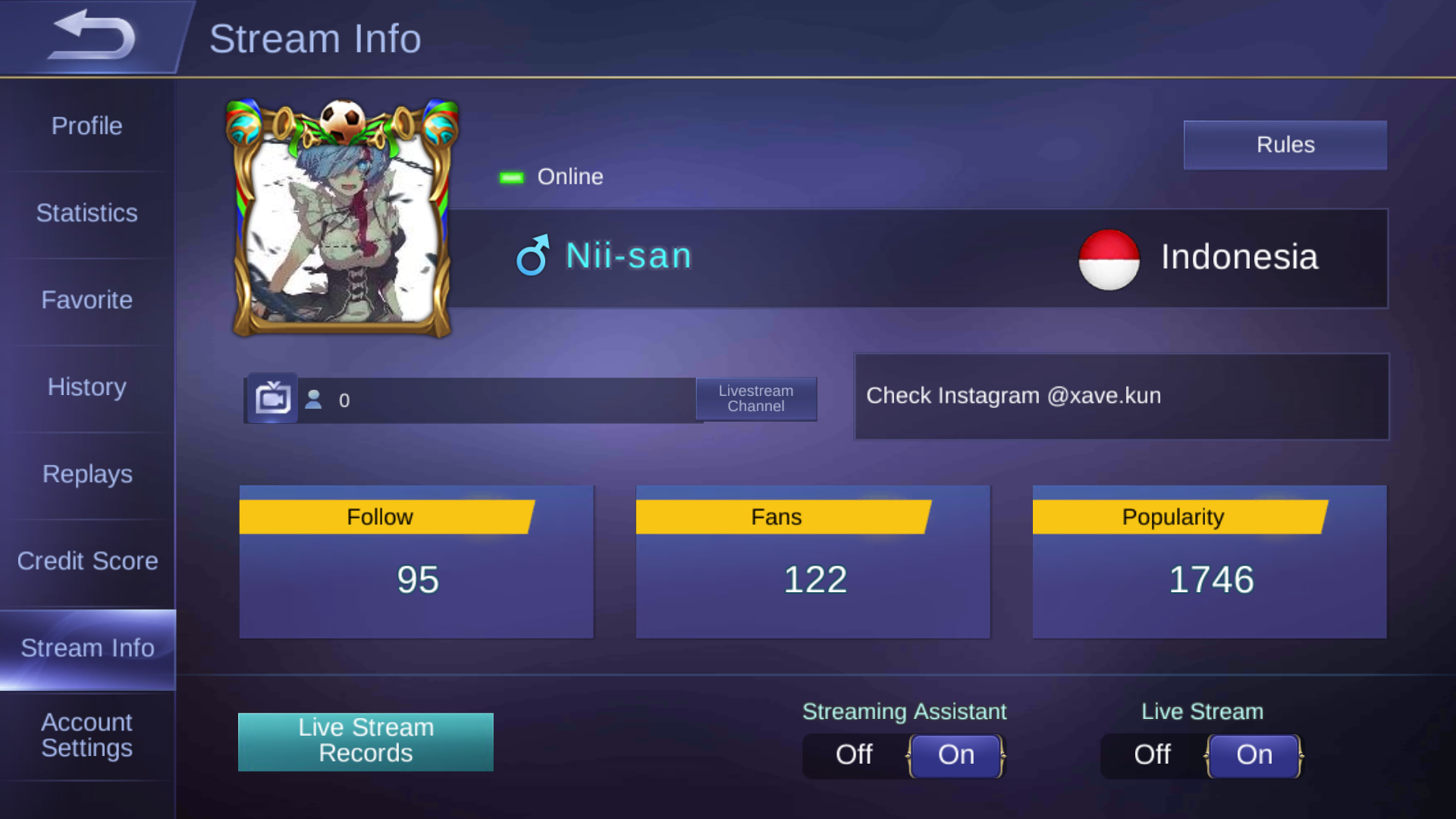Viewport: 1456px width, 819px height.
Task: View the Replays tab
Action: point(87,475)
